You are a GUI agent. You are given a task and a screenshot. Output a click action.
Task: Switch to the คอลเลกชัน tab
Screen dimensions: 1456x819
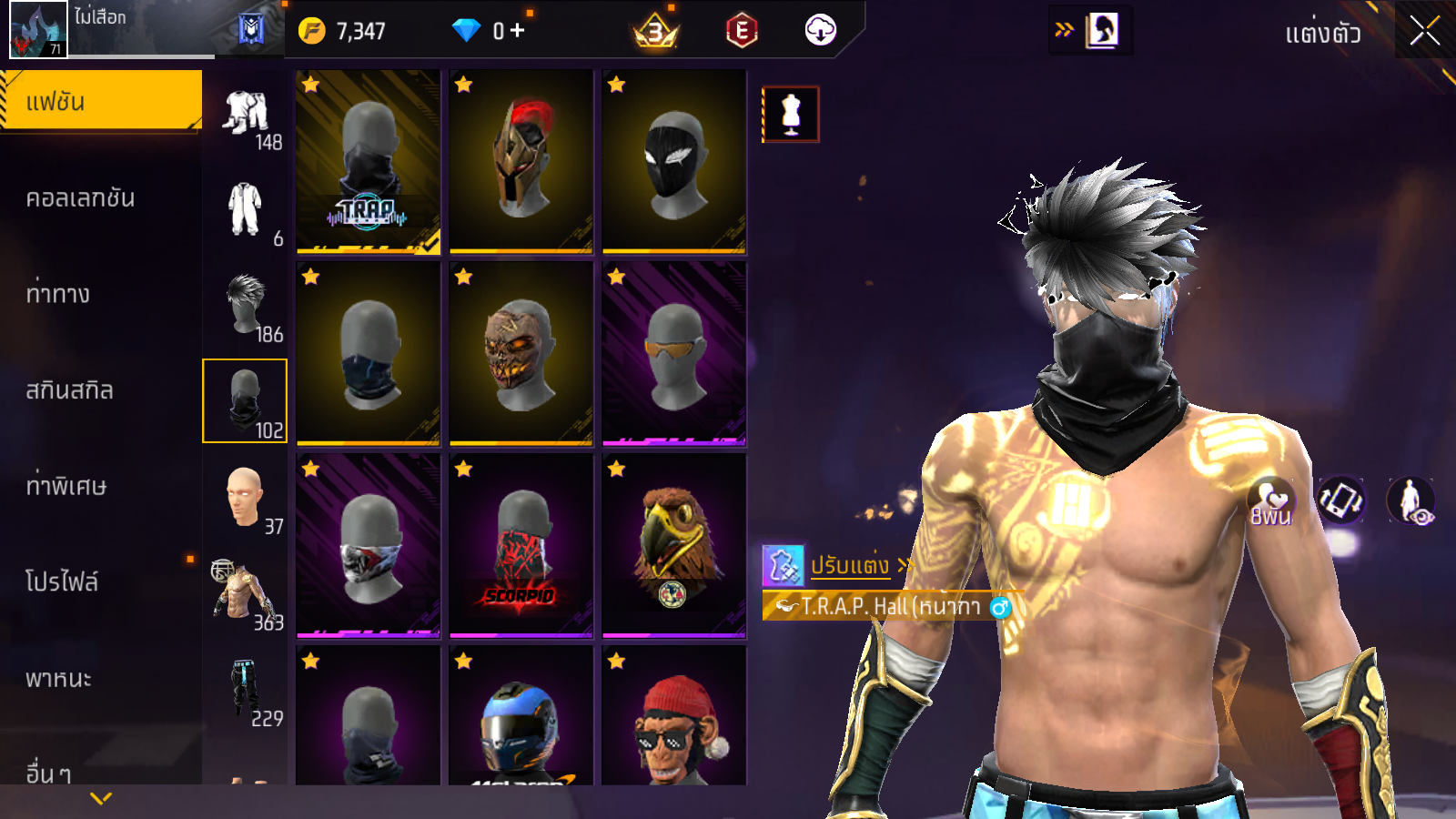(x=81, y=198)
